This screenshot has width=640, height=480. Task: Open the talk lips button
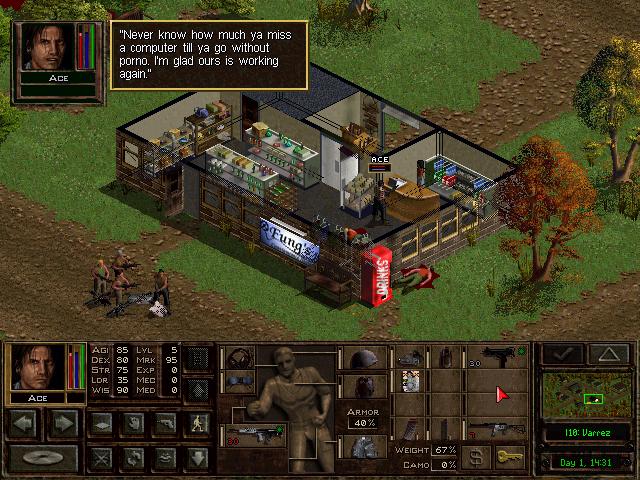166,457
